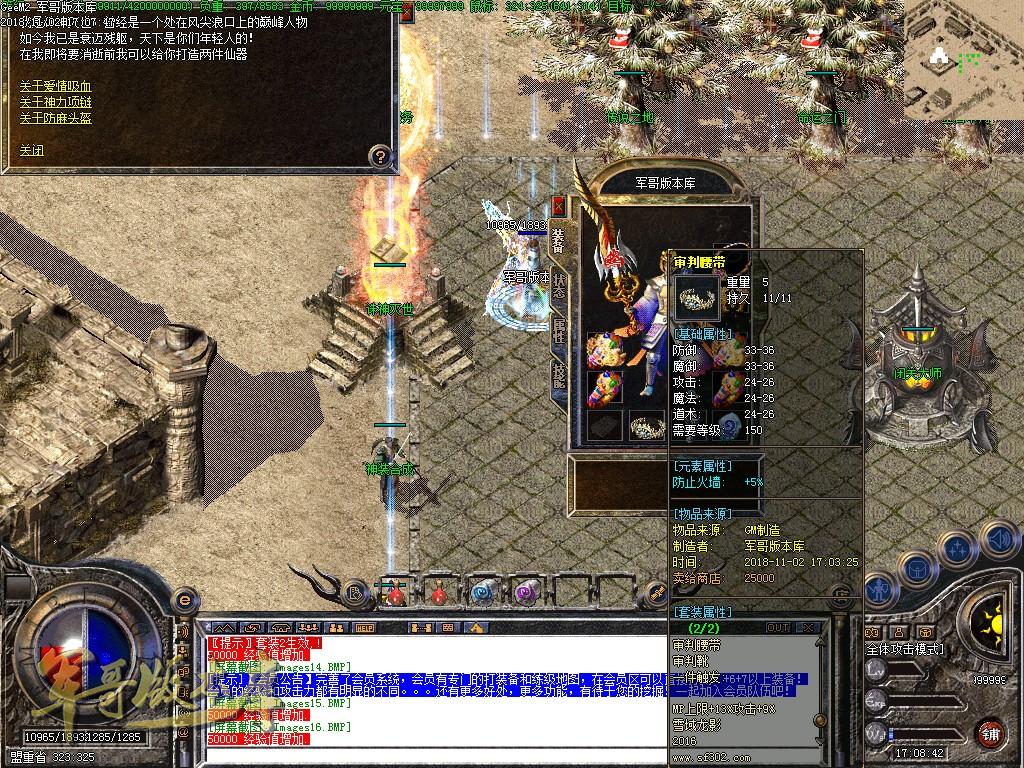Open the character figure round button

tap(878, 590)
